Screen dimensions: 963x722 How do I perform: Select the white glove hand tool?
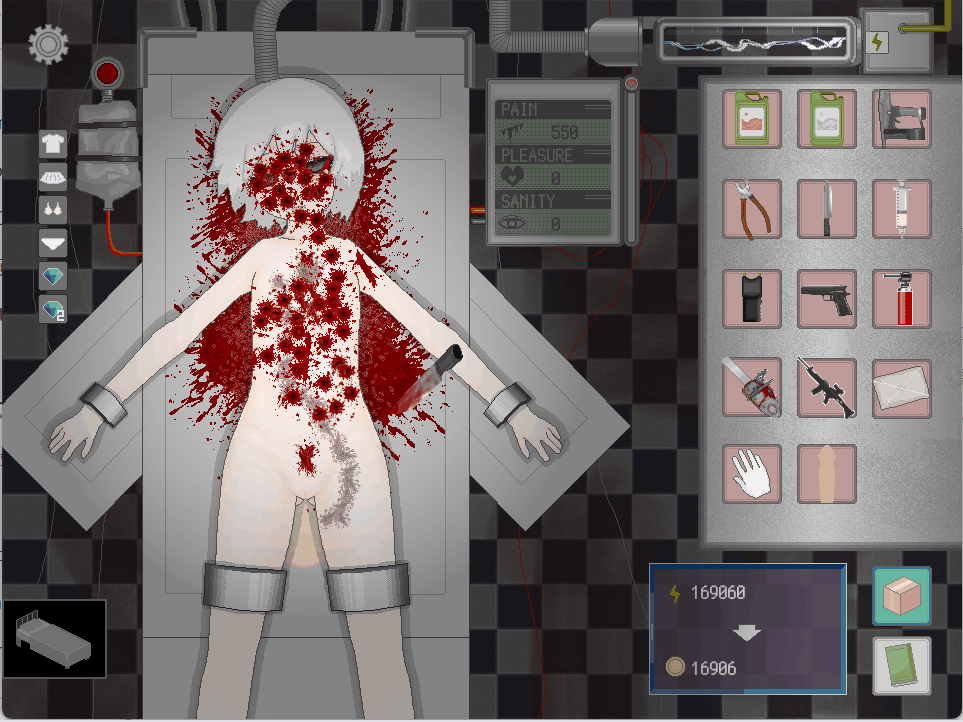752,474
